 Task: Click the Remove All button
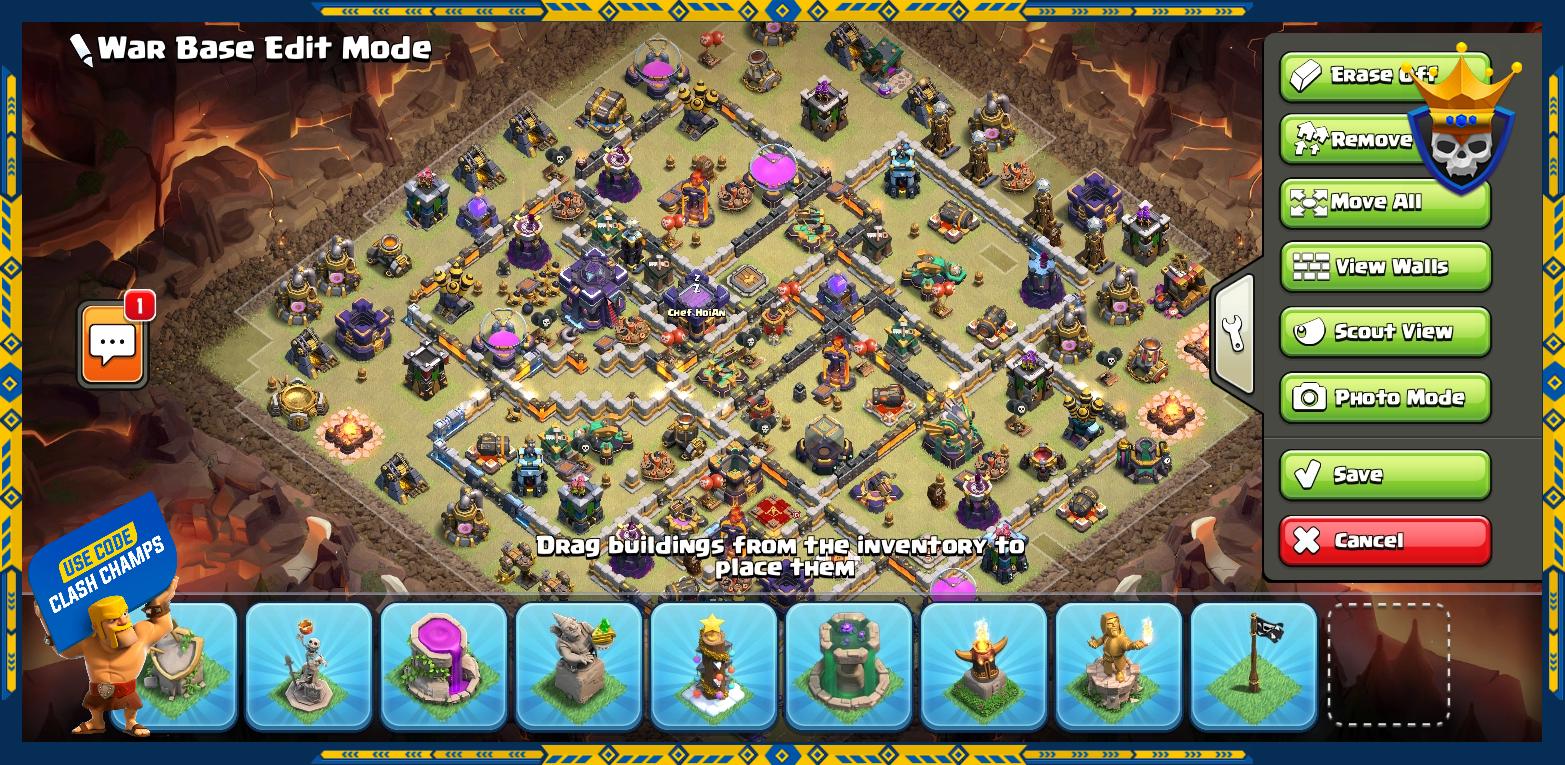[1345, 140]
